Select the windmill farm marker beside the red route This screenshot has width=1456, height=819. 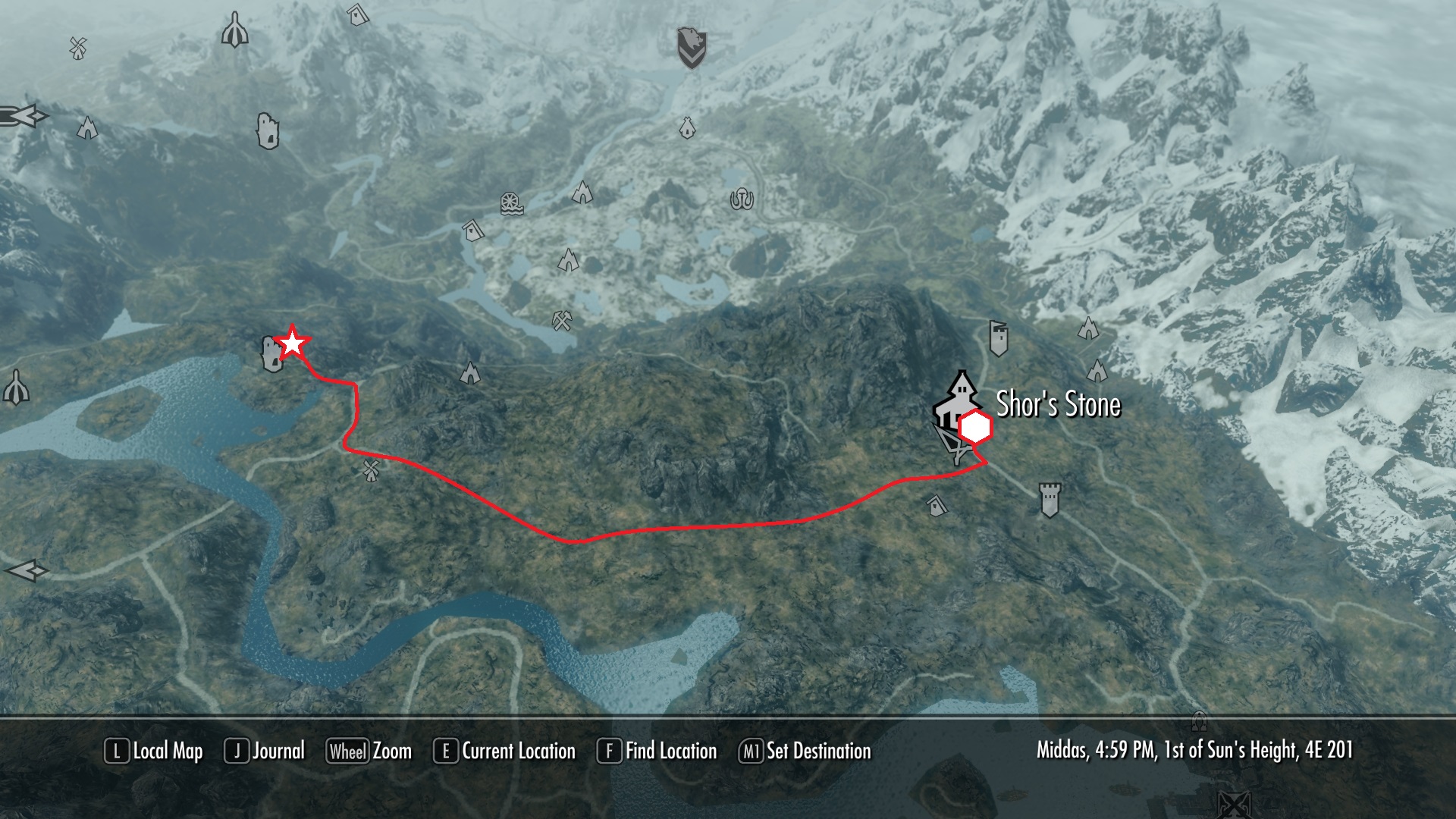click(371, 470)
